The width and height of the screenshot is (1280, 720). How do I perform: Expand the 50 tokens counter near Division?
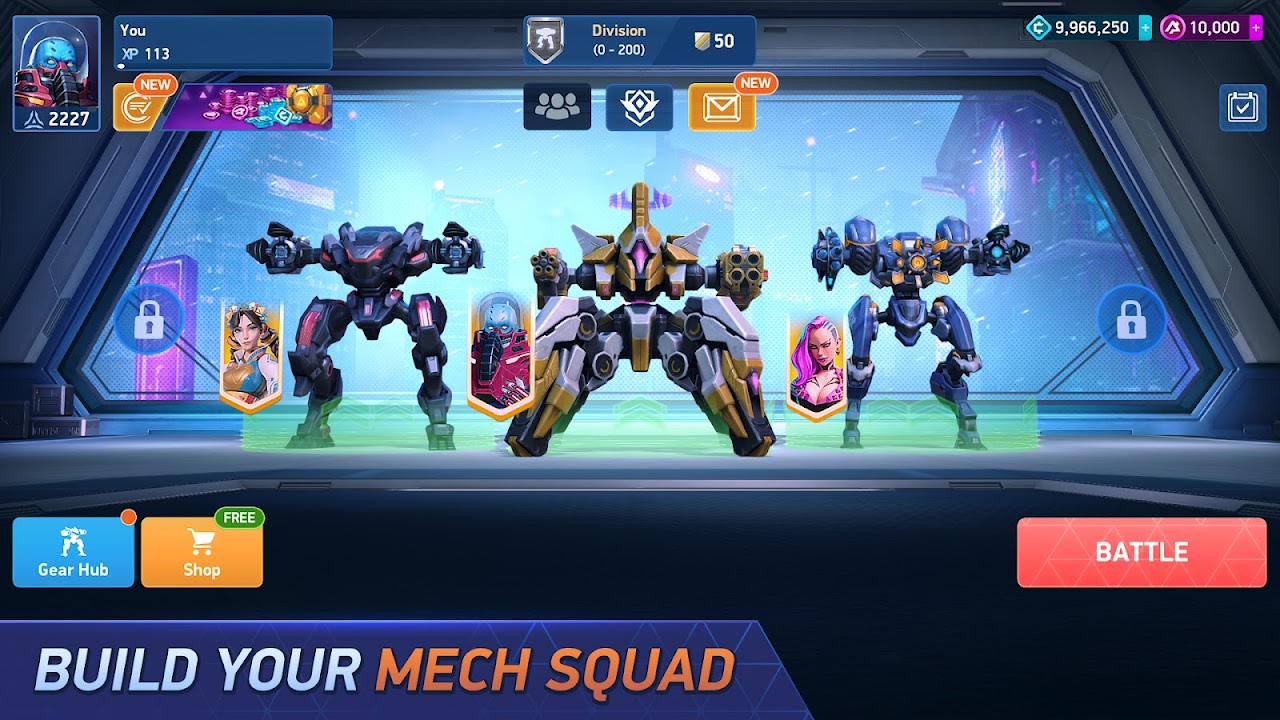pyautogui.click(x=715, y=40)
